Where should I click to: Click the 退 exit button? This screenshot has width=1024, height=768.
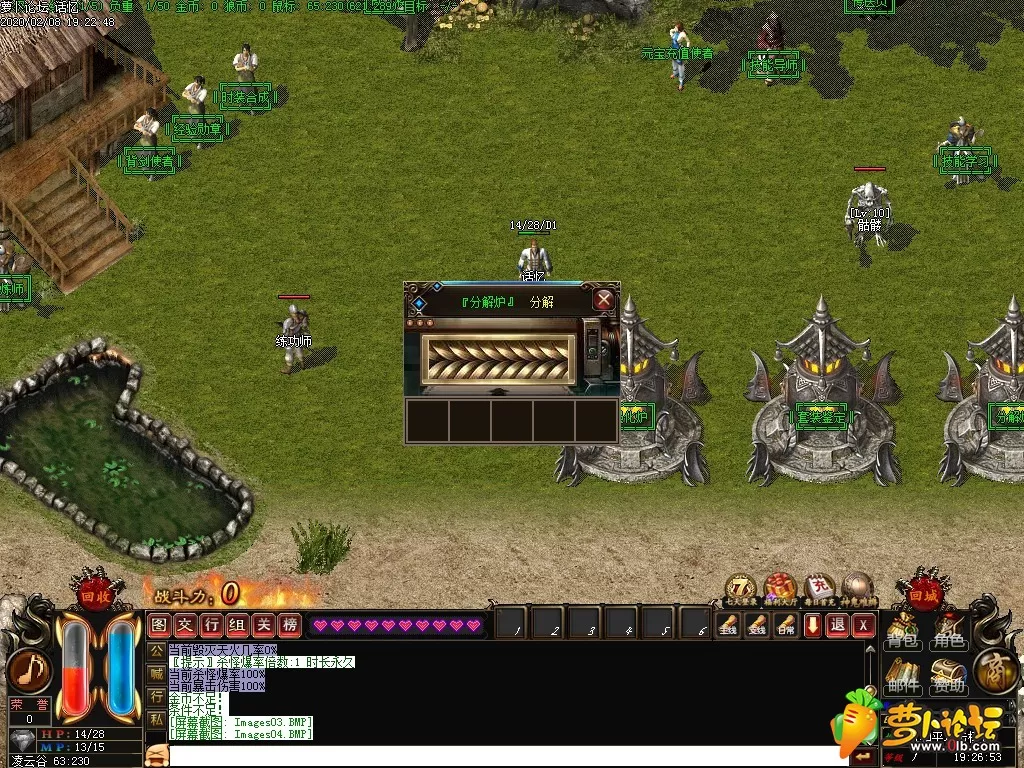click(x=838, y=625)
